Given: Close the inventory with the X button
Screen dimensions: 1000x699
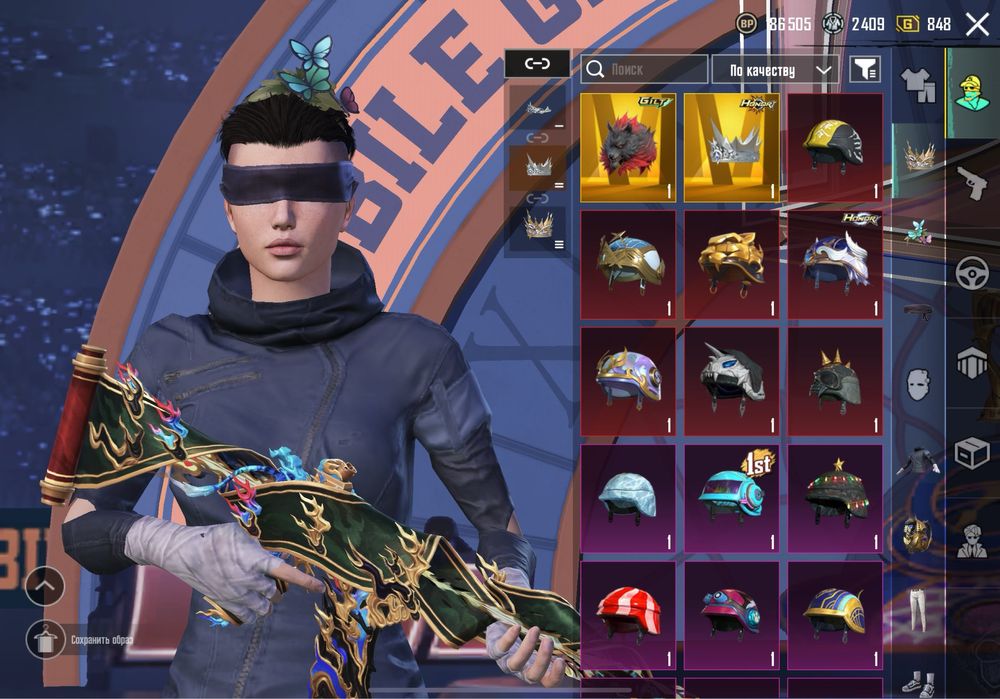Looking at the screenshot, I should coord(976,24).
